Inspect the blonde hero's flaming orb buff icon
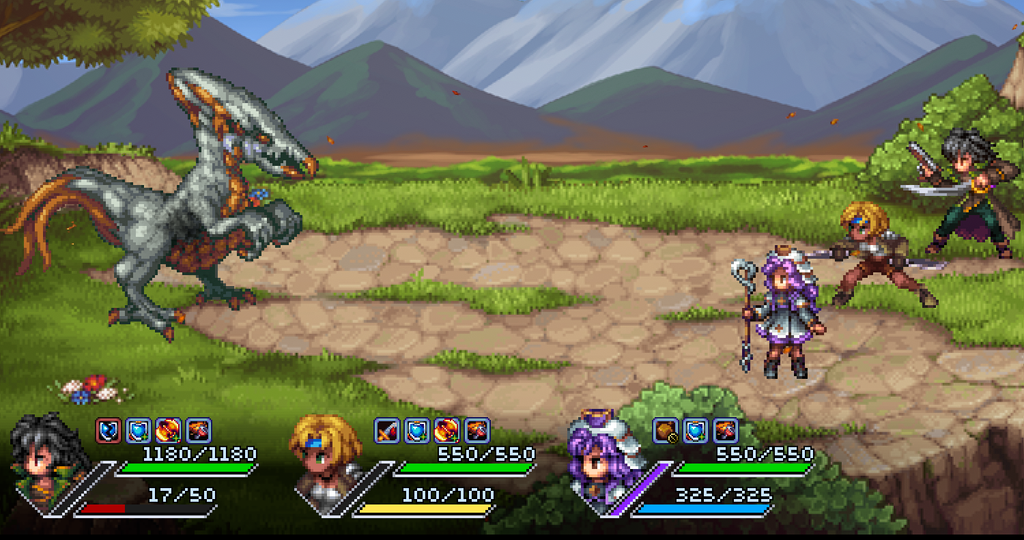 [x=447, y=430]
